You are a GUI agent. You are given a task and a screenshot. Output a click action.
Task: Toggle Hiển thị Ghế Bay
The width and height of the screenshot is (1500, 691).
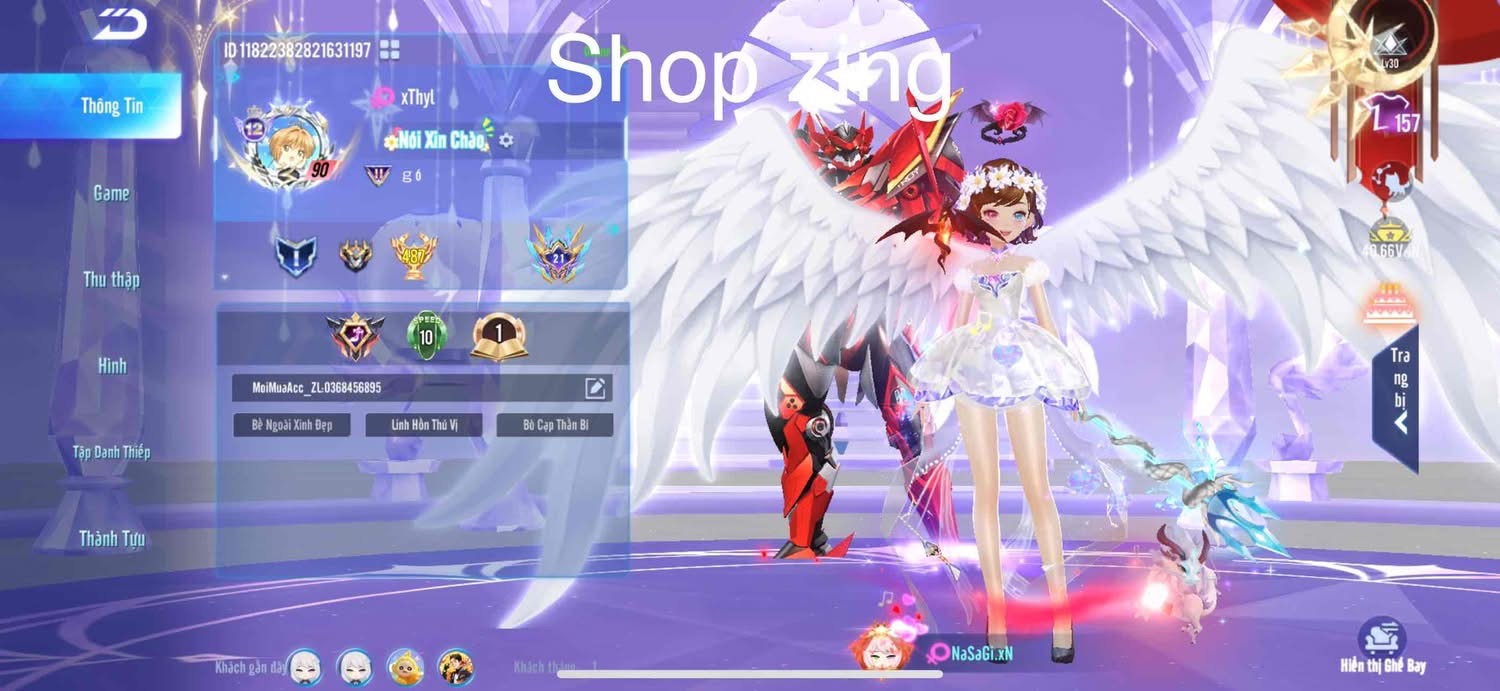point(1383,646)
